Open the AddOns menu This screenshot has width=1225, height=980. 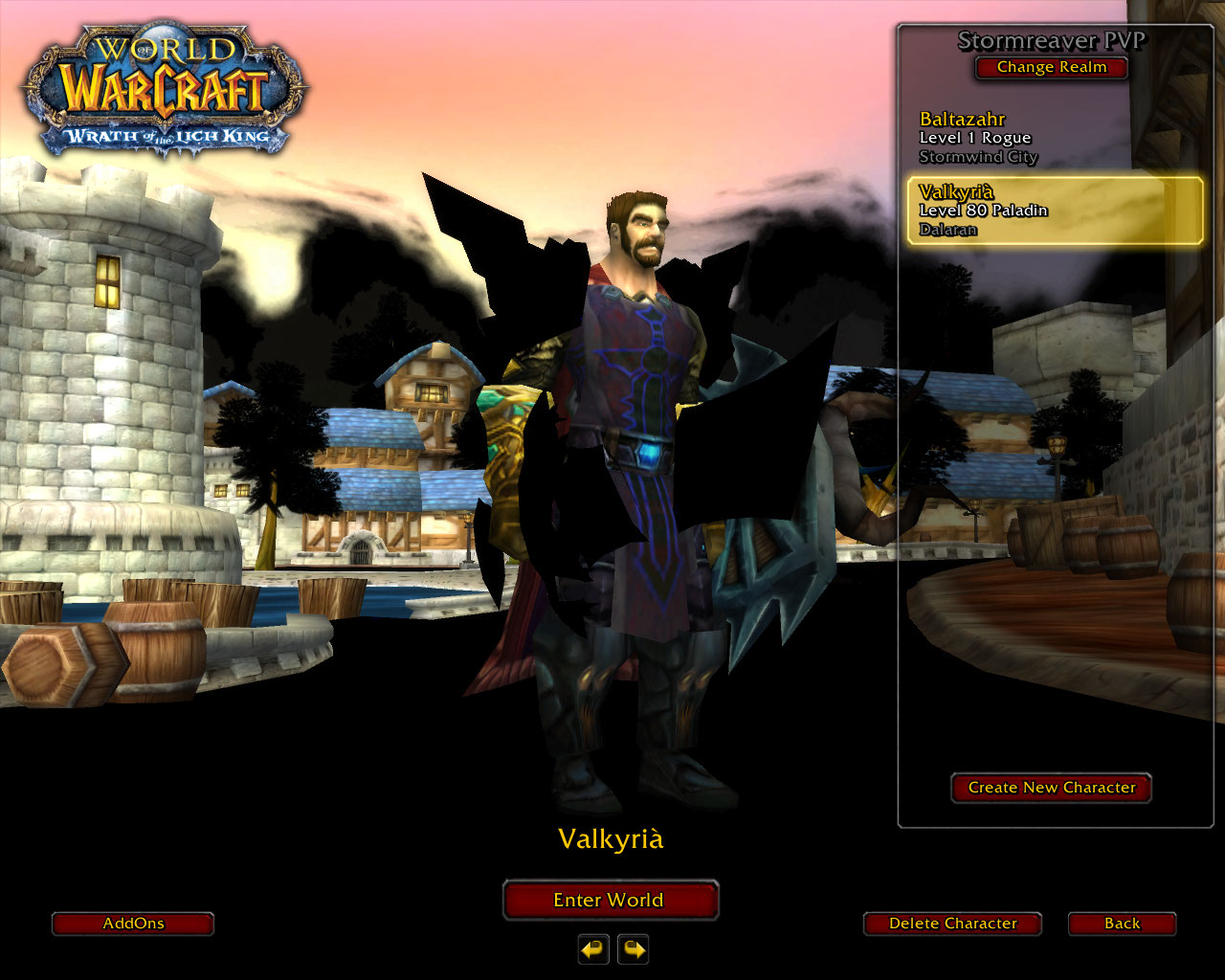pyautogui.click(x=133, y=924)
